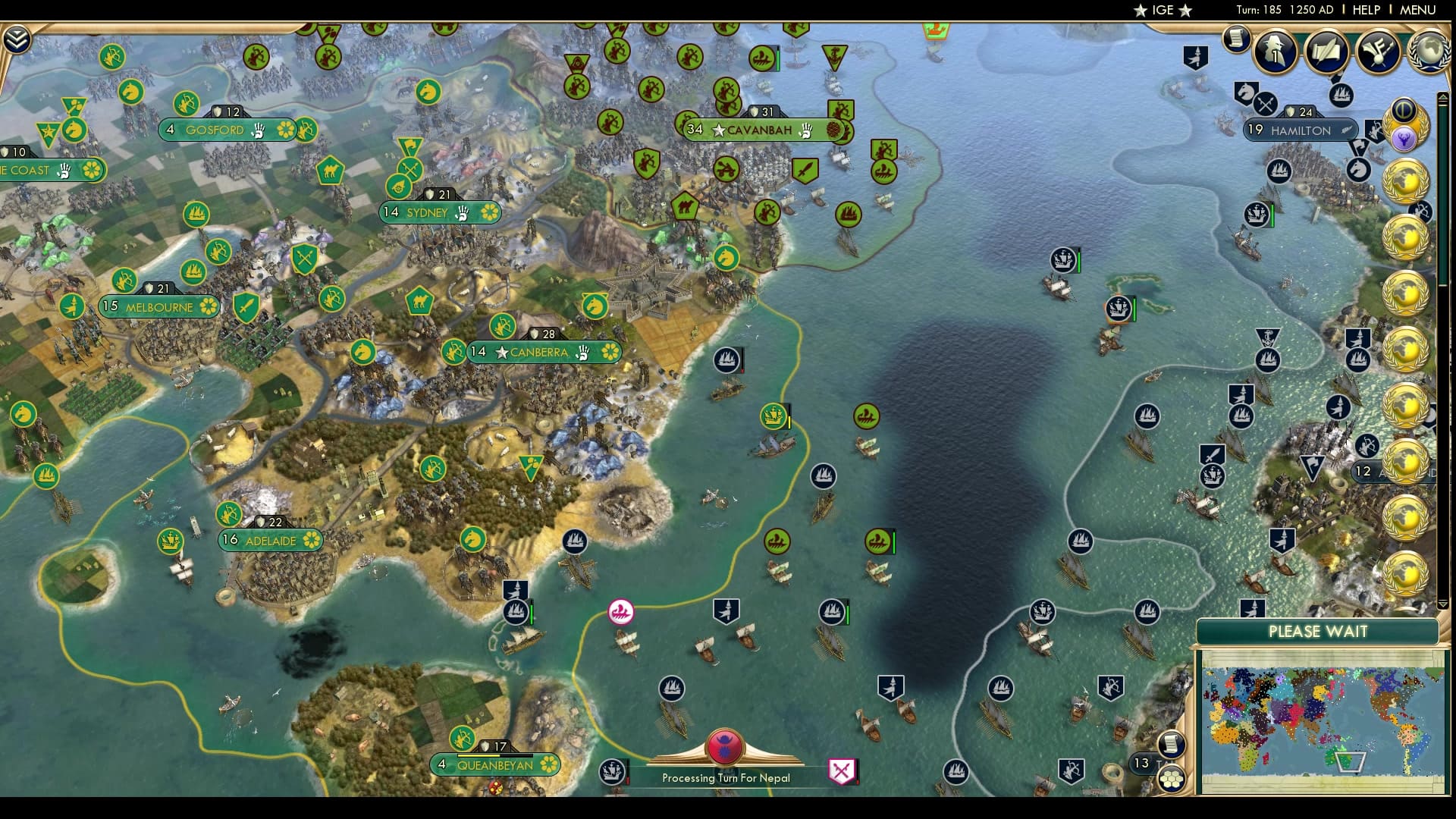Click the purple stag icon near Hamilton's banner
Screen dimensions: 1456x819
pos(1405,137)
